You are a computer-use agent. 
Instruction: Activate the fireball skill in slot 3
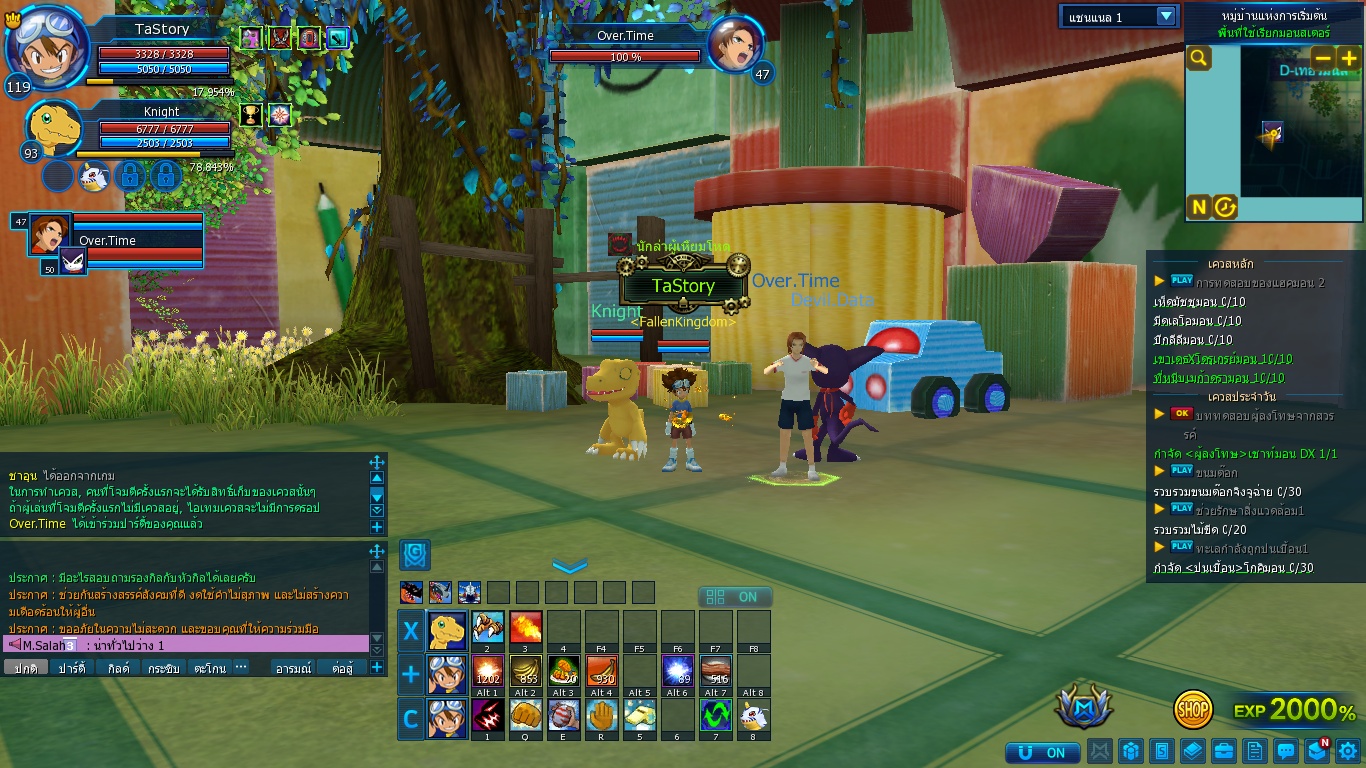coord(526,628)
